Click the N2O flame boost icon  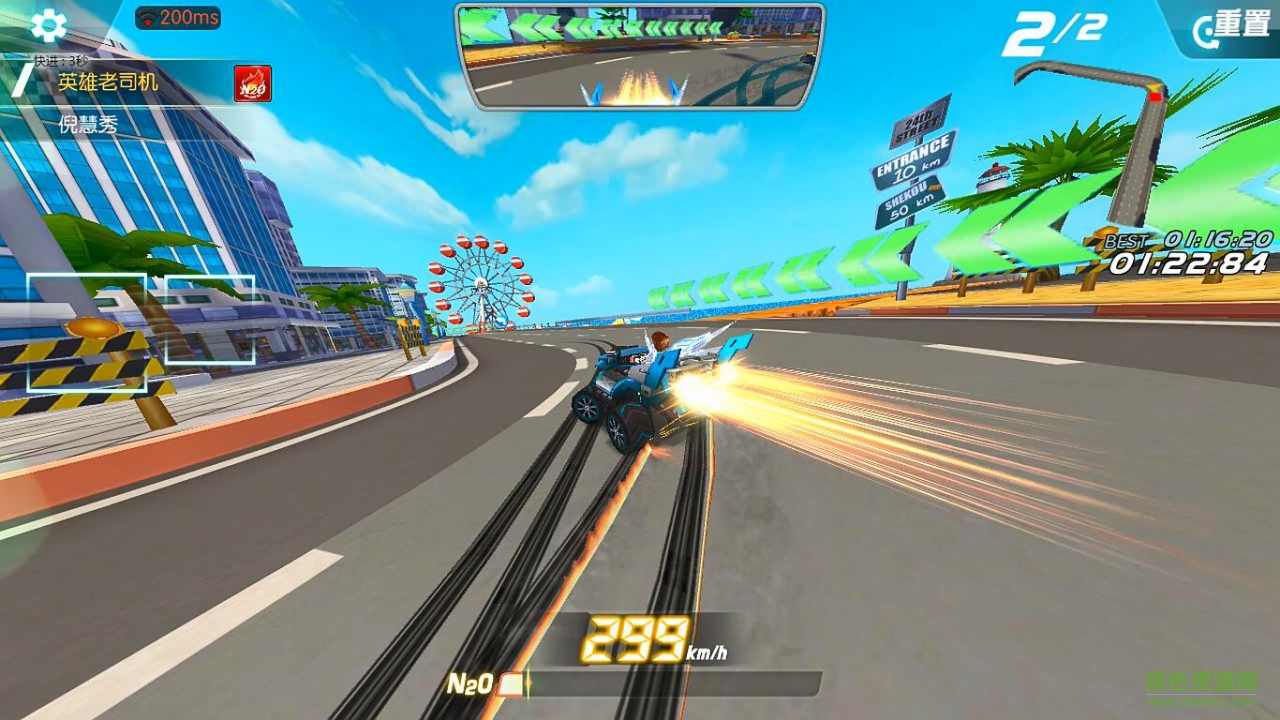coord(253,83)
